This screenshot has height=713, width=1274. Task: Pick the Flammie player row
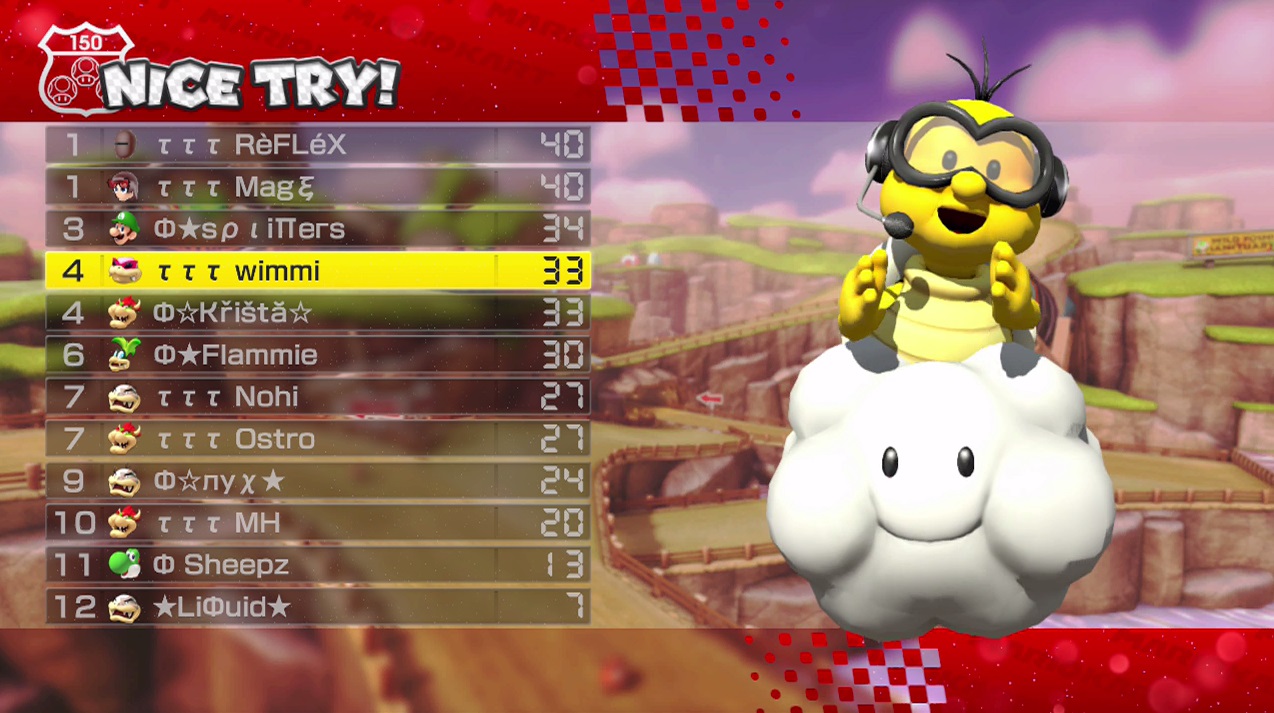pyautogui.click(x=318, y=355)
